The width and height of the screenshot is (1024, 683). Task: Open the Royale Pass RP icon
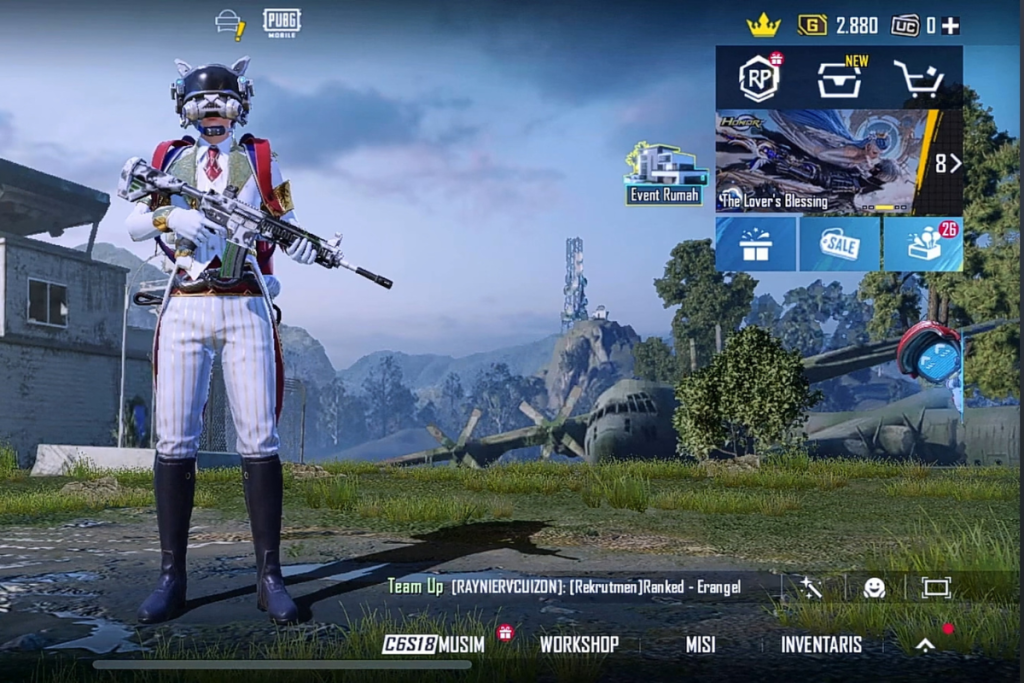[x=759, y=78]
